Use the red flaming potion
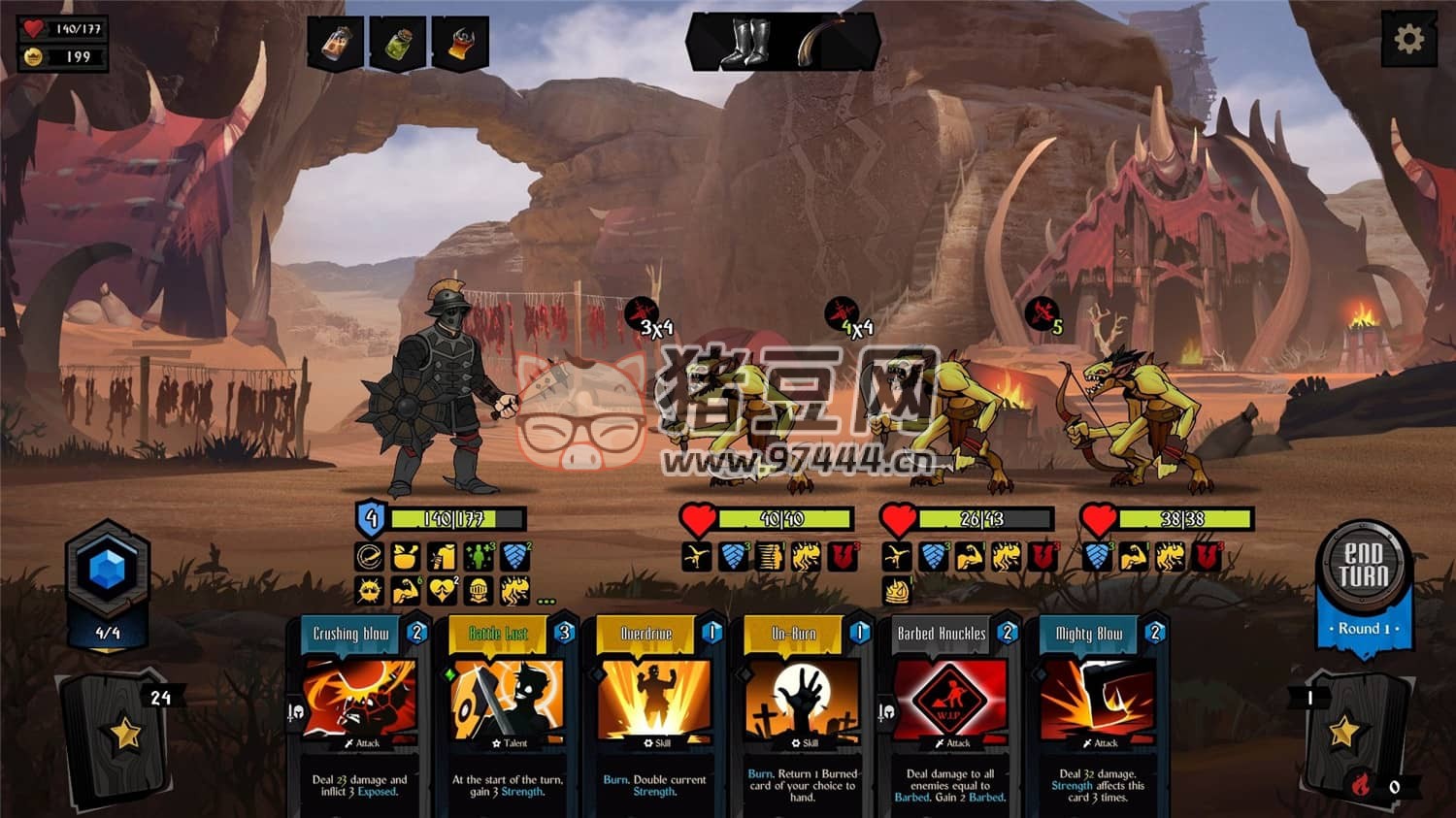 point(460,44)
